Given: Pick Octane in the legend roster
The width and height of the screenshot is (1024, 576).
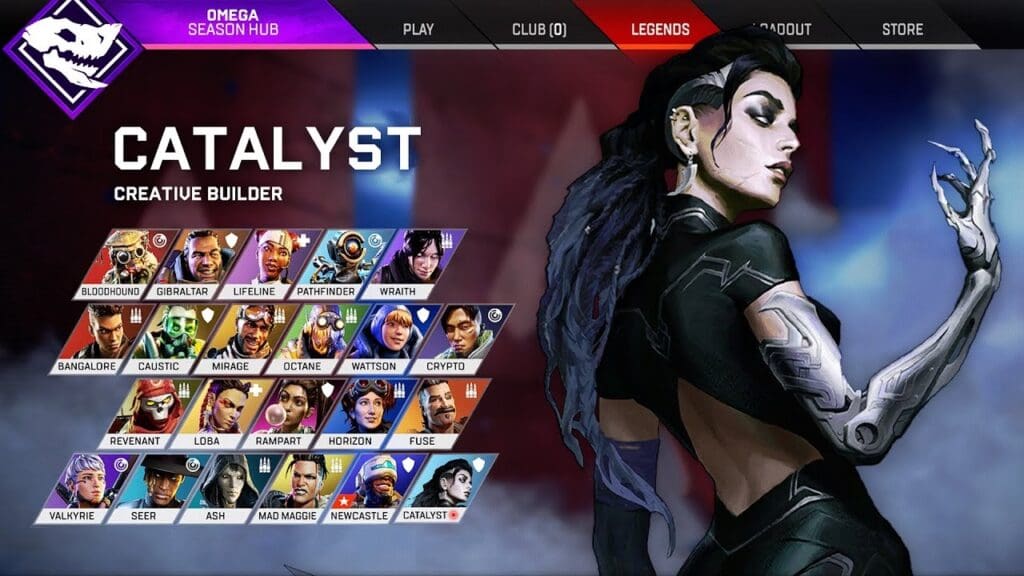Looking at the screenshot, I should (318, 337).
